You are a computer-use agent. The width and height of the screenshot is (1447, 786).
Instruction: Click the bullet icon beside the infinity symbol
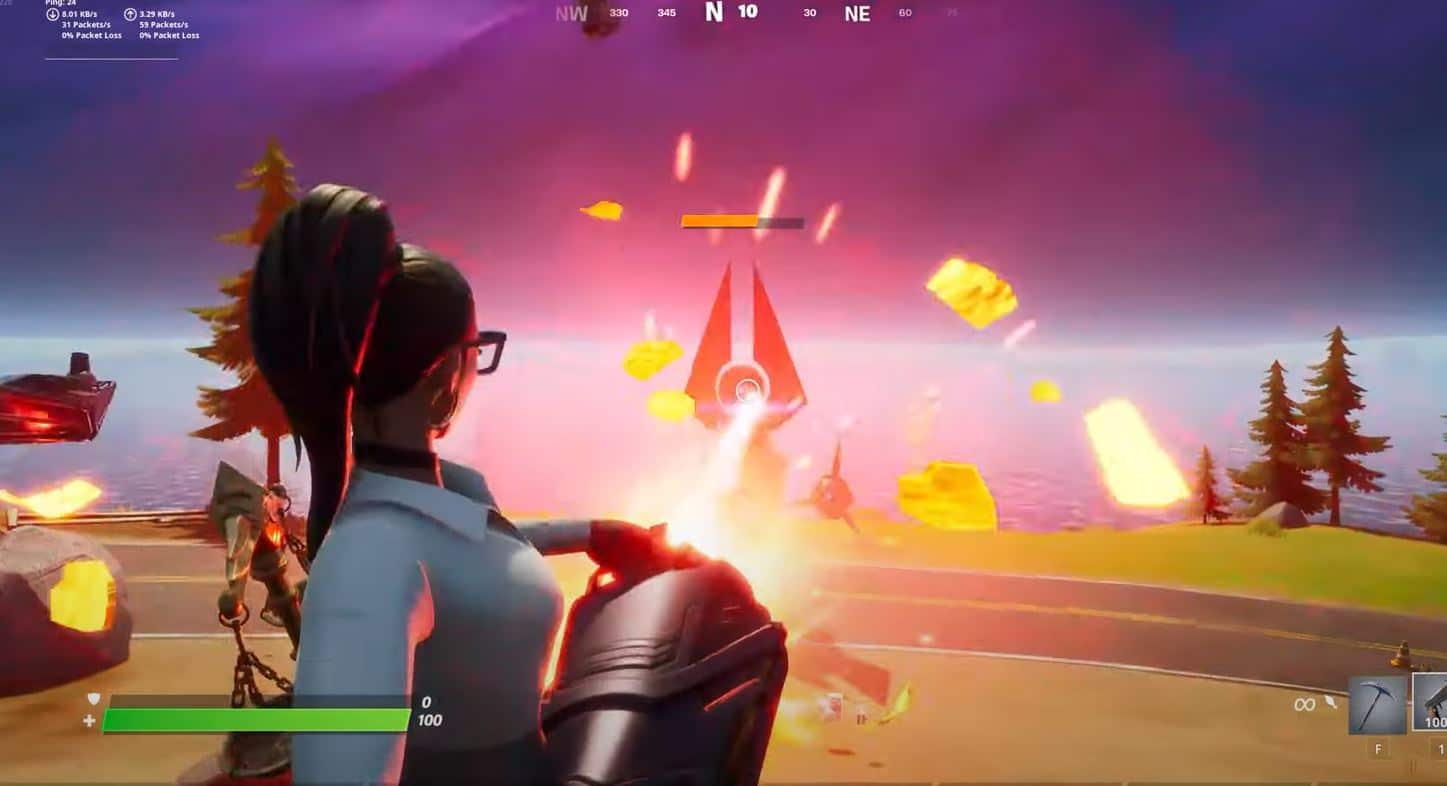coord(1330,702)
